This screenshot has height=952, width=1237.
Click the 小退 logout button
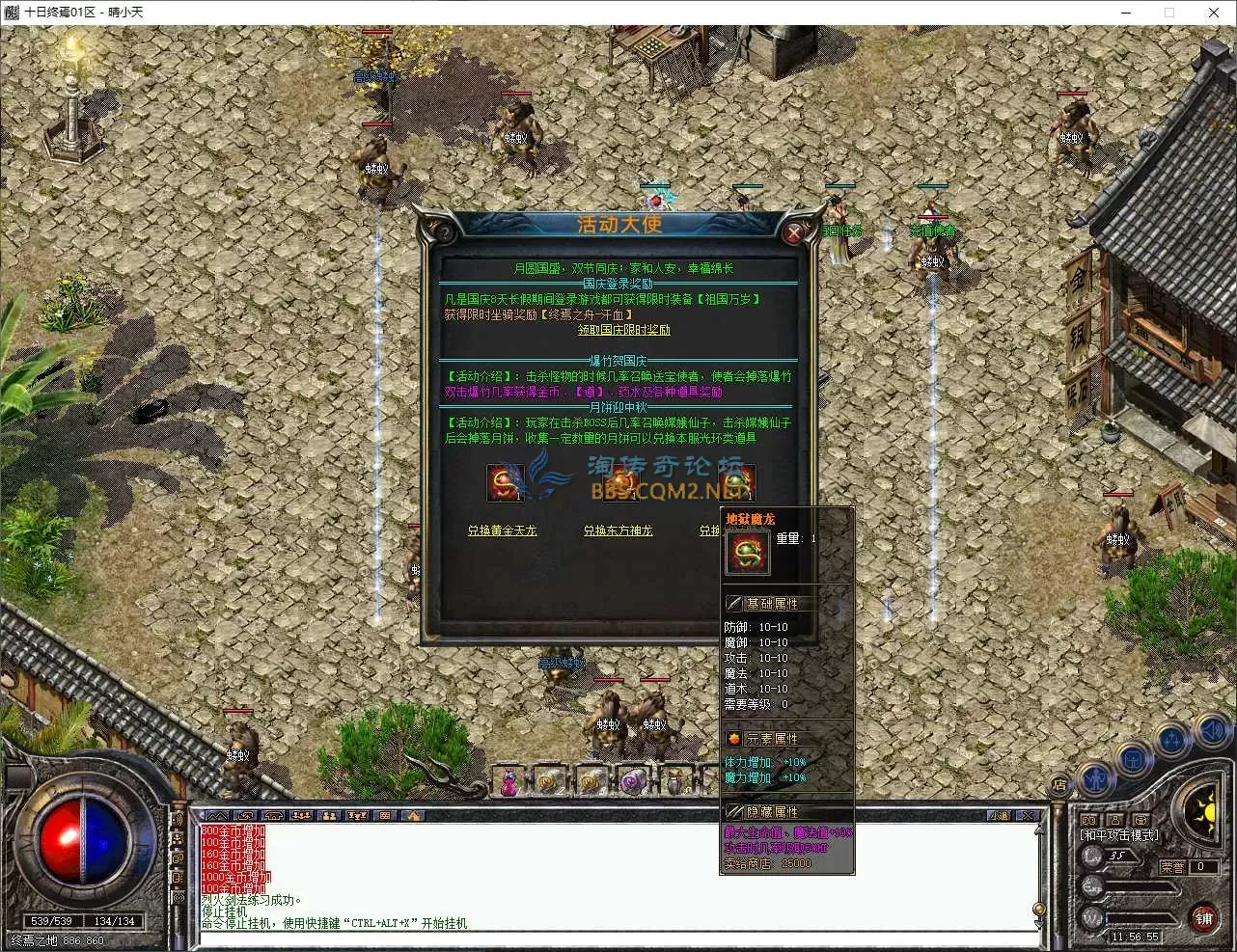[x=1000, y=815]
